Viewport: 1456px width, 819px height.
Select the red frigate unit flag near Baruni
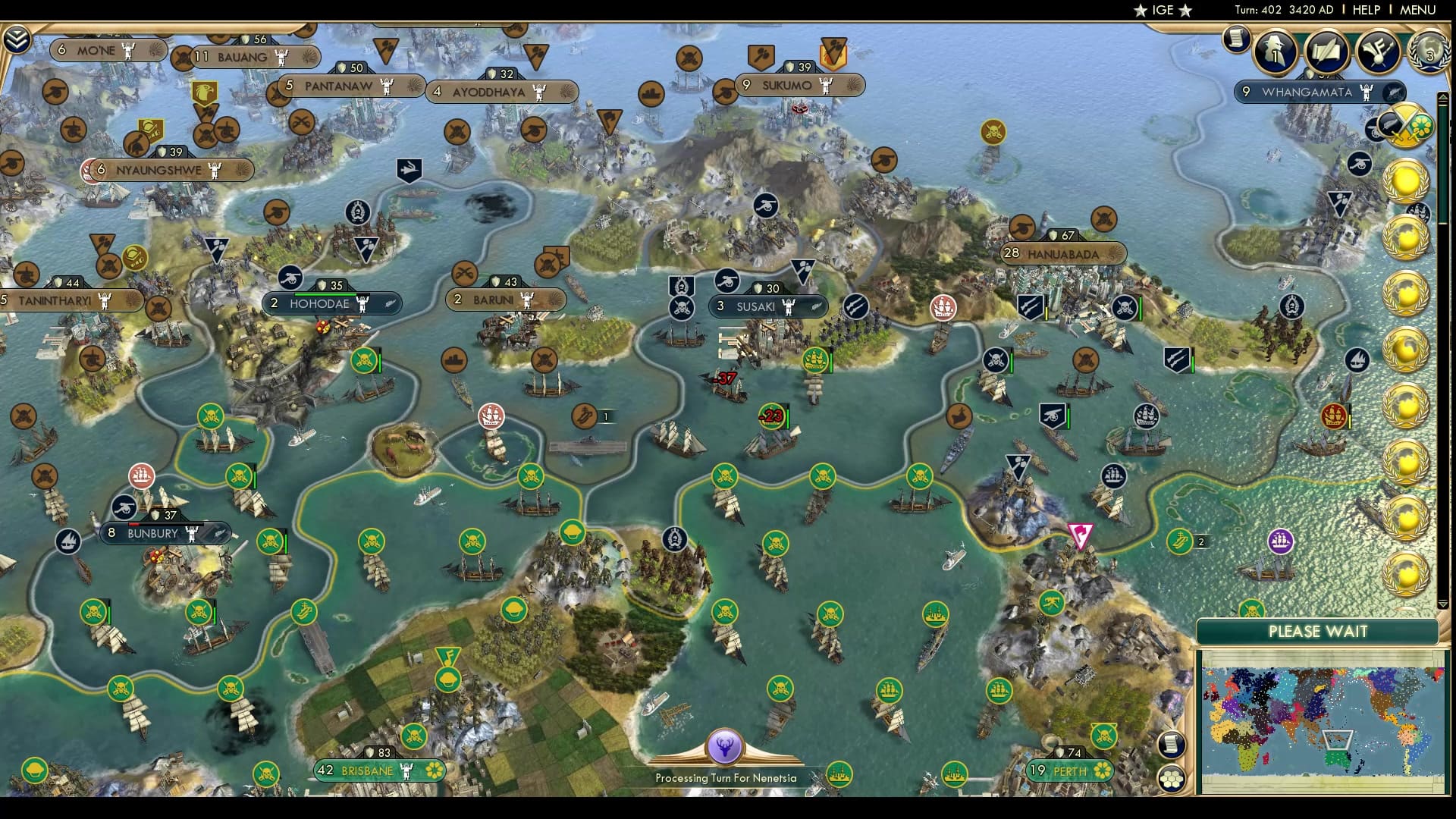click(x=491, y=415)
